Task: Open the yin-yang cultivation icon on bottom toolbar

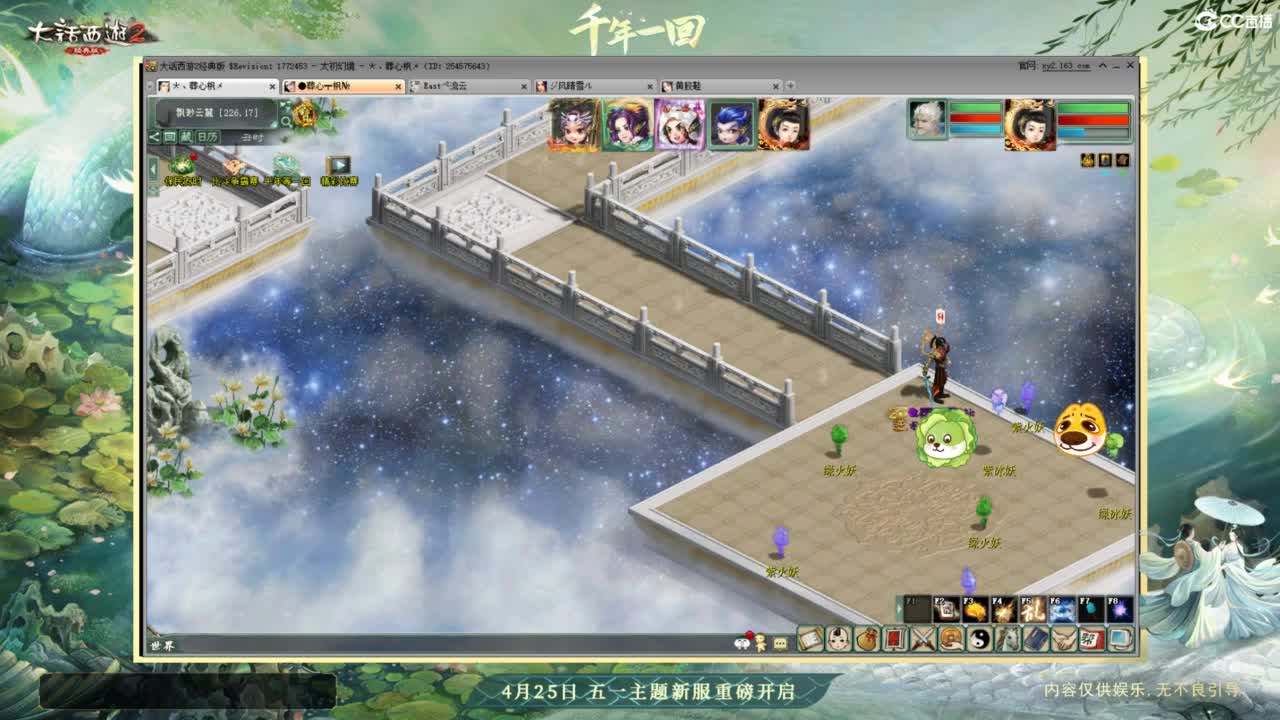Action: pos(980,641)
